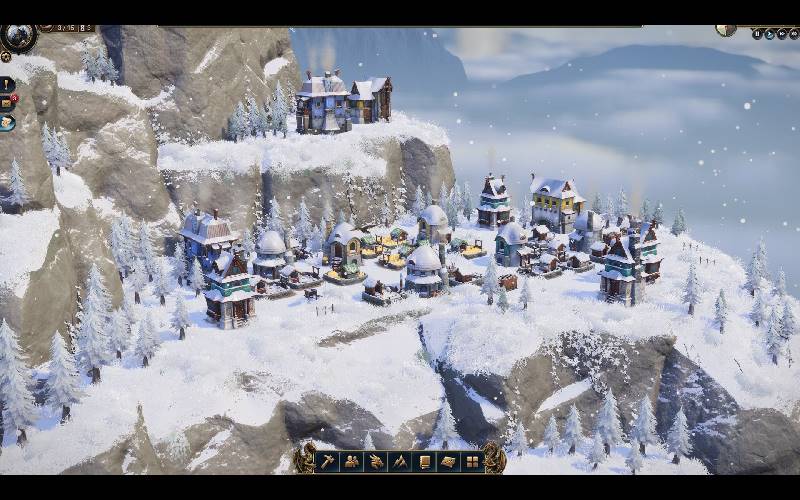The width and height of the screenshot is (800, 500).
Task: Click the small gear icon under portrait
Action: [6, 57]
